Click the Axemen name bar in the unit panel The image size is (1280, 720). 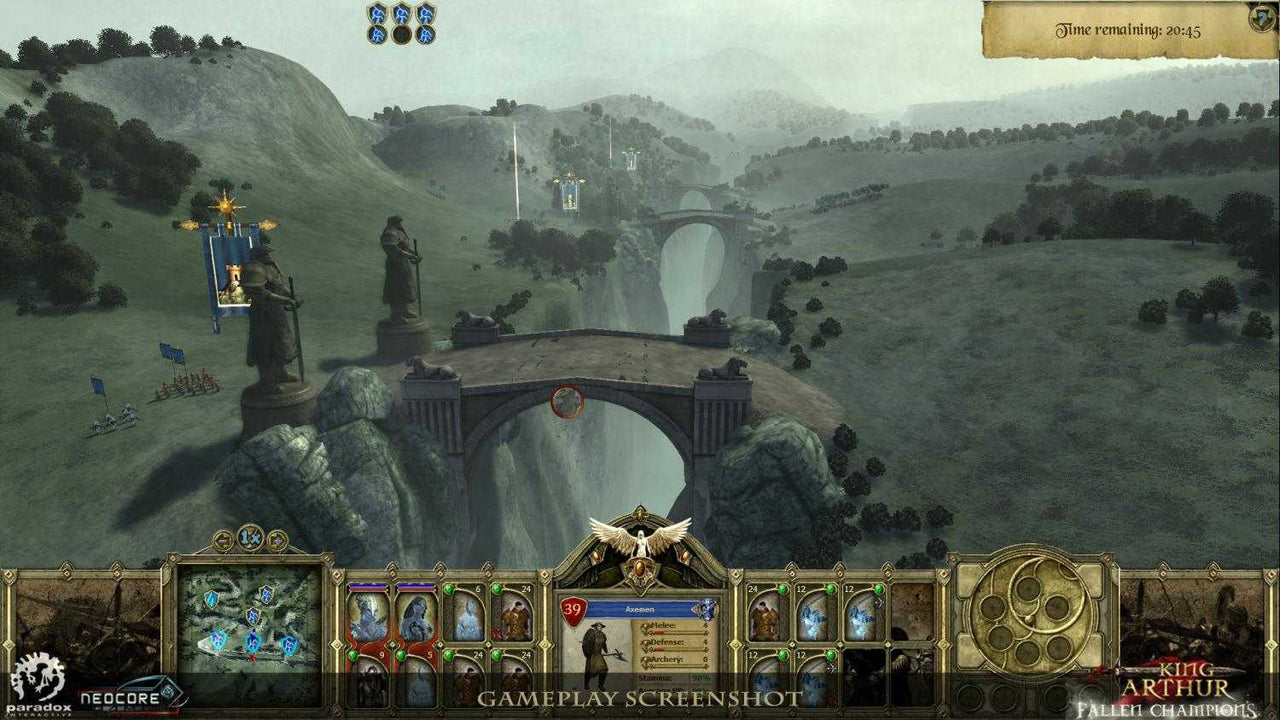[640, 609]
